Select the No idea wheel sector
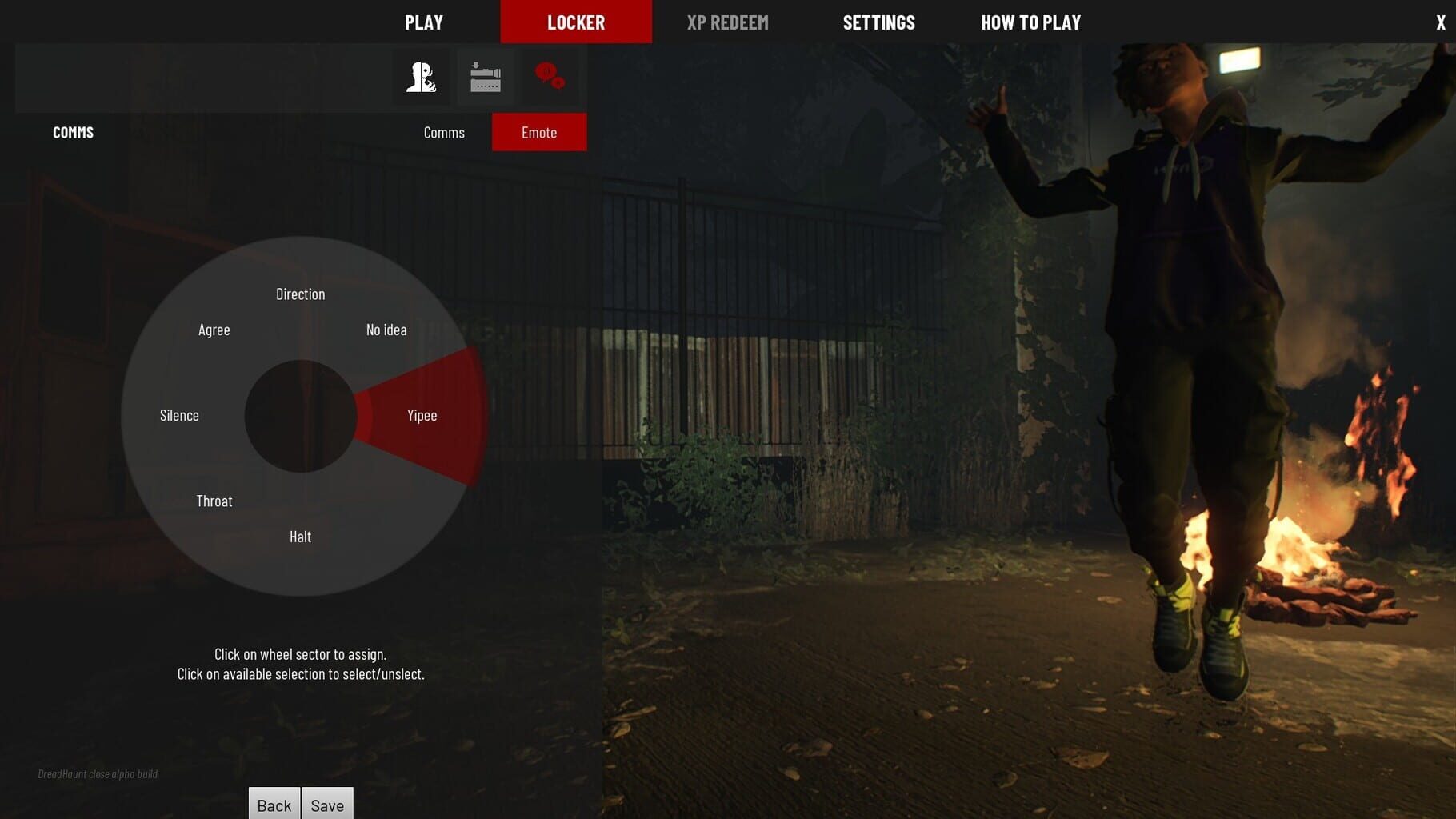The image size is (1456, 819). [386, 330]
